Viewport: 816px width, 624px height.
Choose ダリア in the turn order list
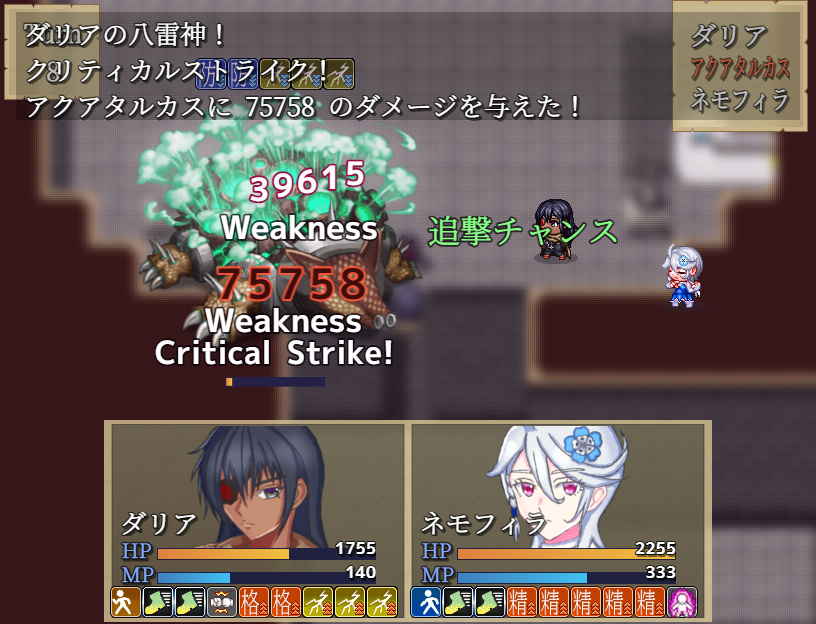click(x=729, y=37)
